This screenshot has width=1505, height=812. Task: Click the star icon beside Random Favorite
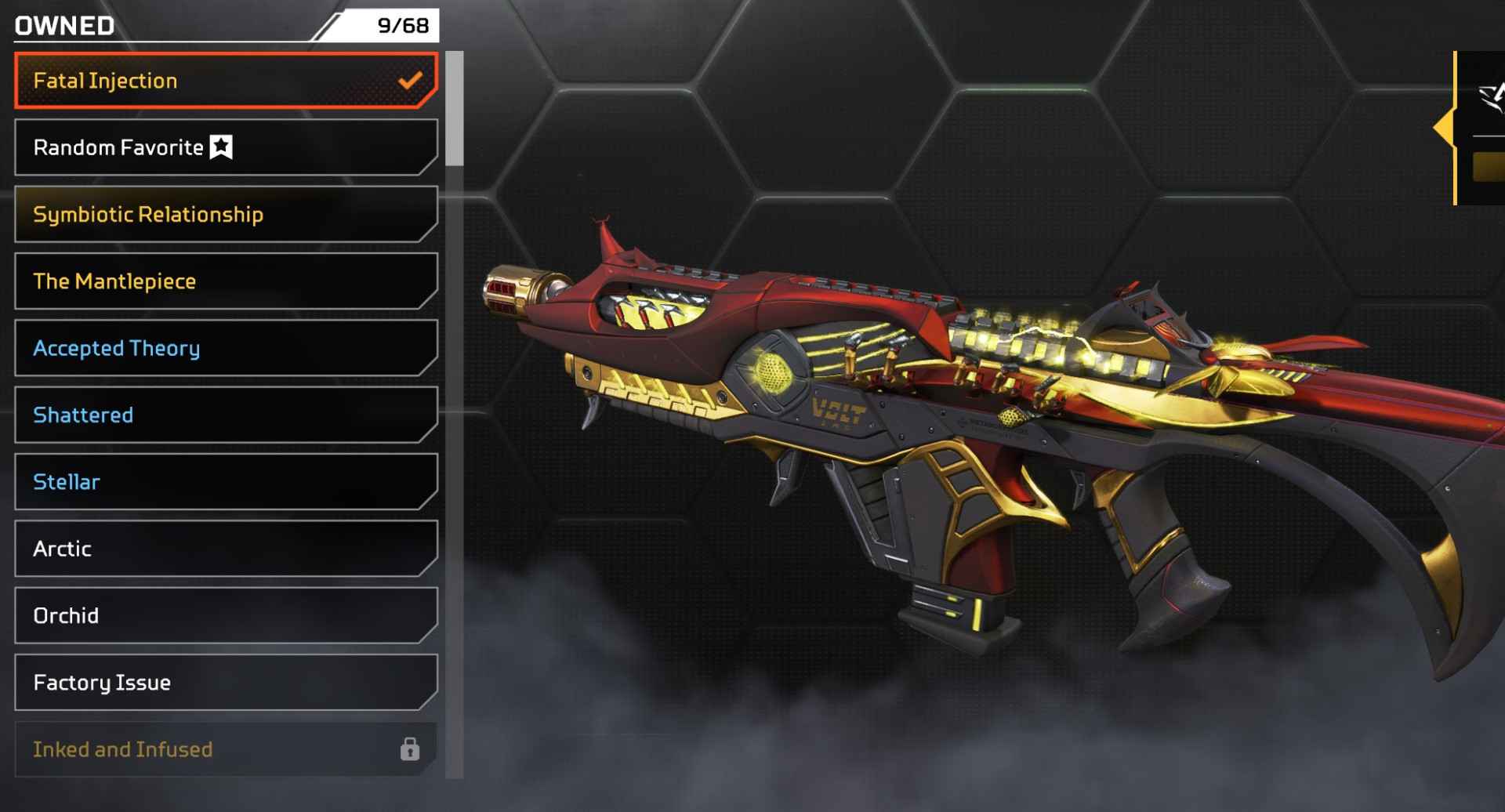222,145
